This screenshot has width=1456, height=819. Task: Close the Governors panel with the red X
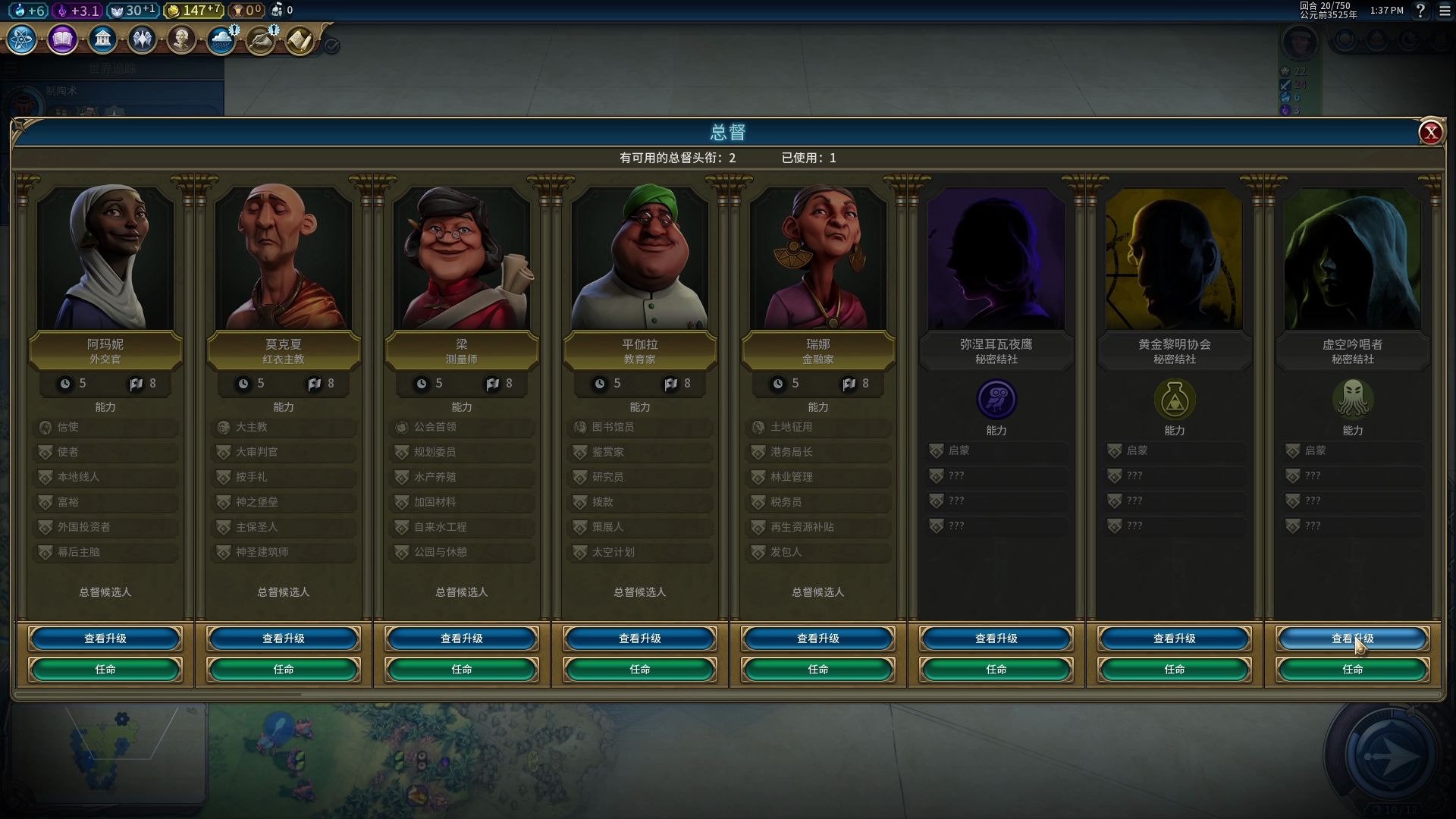tap(1430, 133)
